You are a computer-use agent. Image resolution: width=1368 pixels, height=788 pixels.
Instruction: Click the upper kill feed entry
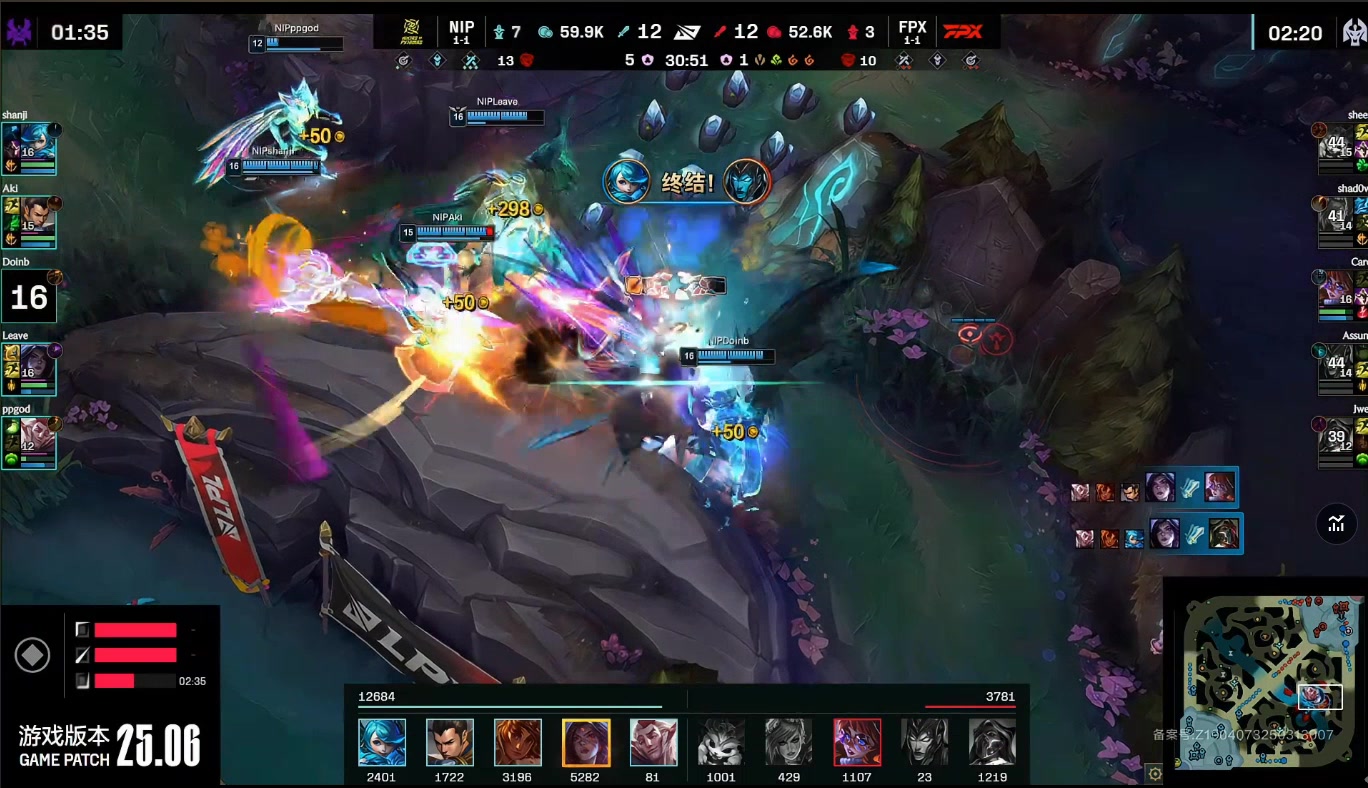tap(1153, 488)
